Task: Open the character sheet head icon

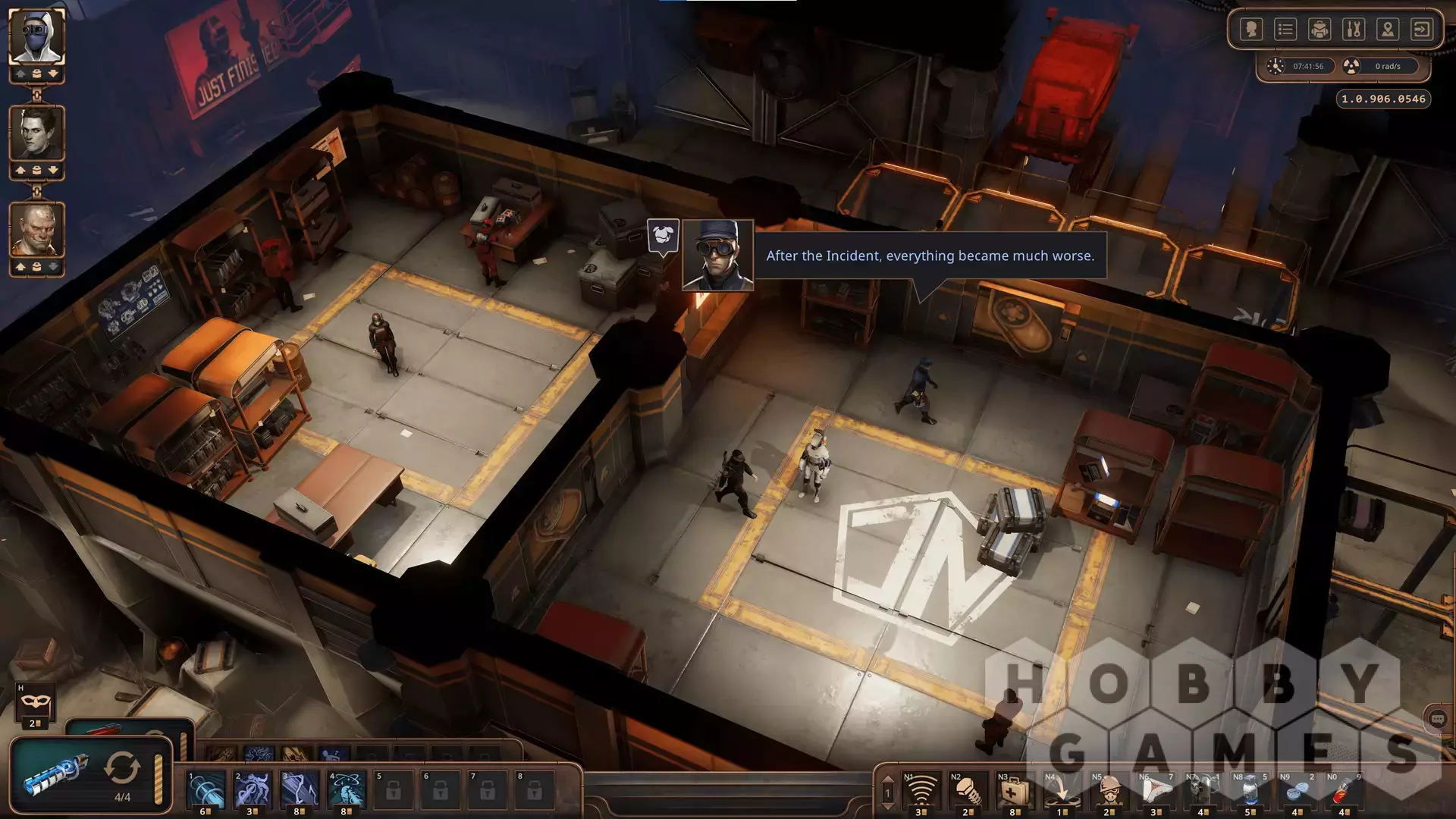Action: tap(1251, 30)
